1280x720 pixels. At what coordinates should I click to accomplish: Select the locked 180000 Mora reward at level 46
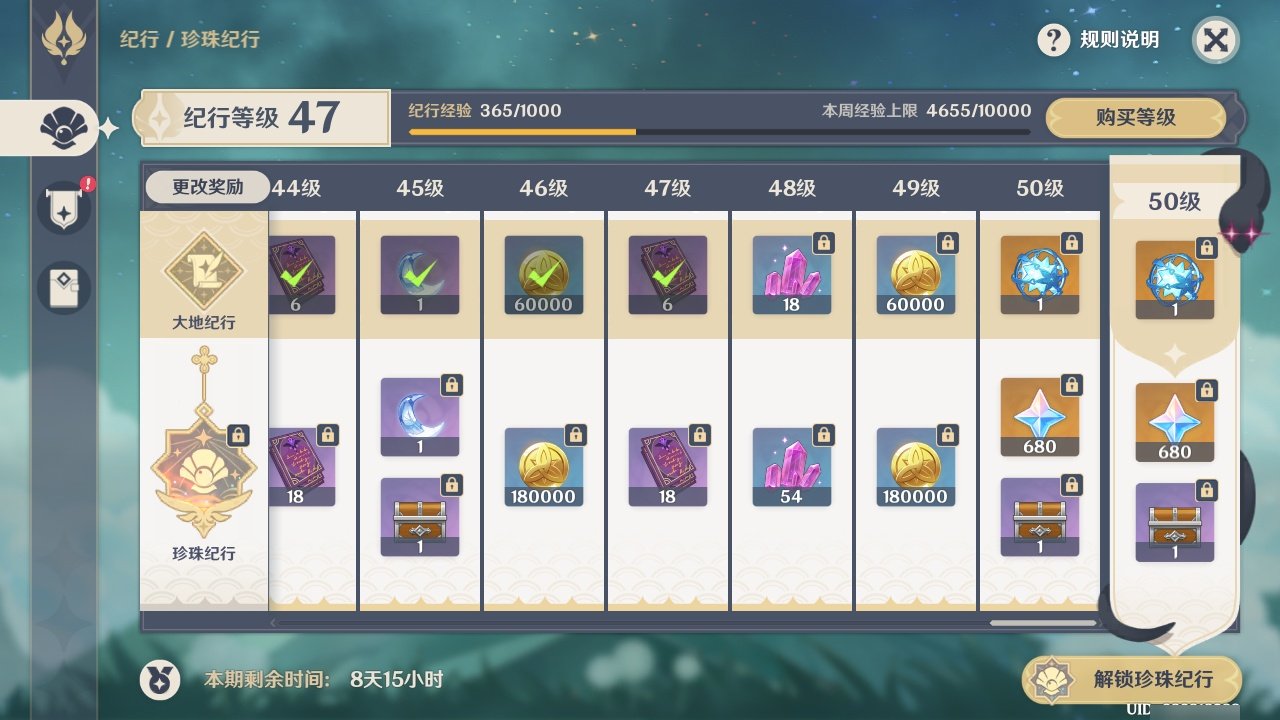pyautogui.click(x=544, y=467)
